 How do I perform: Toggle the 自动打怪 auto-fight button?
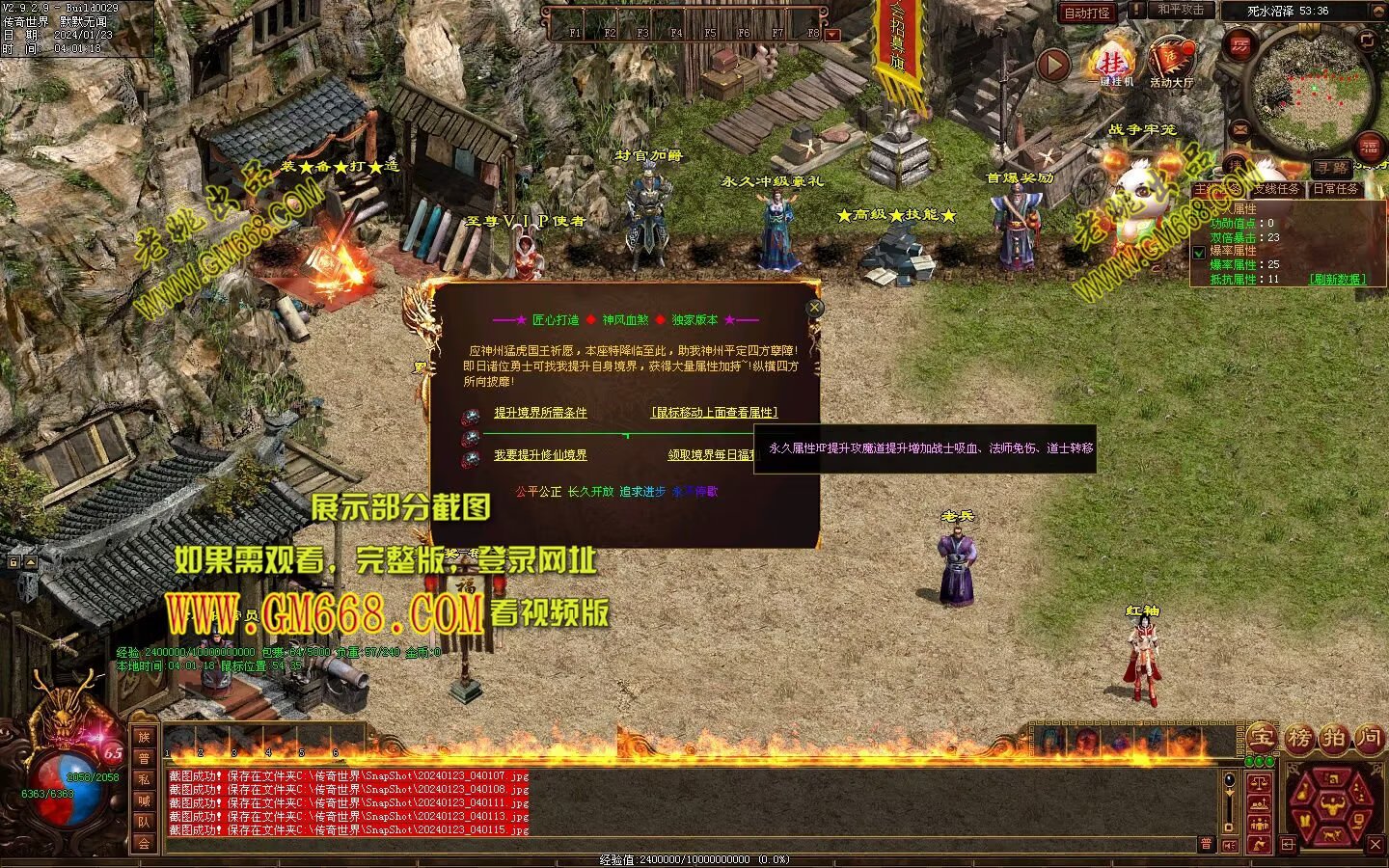pos(1087,13)
